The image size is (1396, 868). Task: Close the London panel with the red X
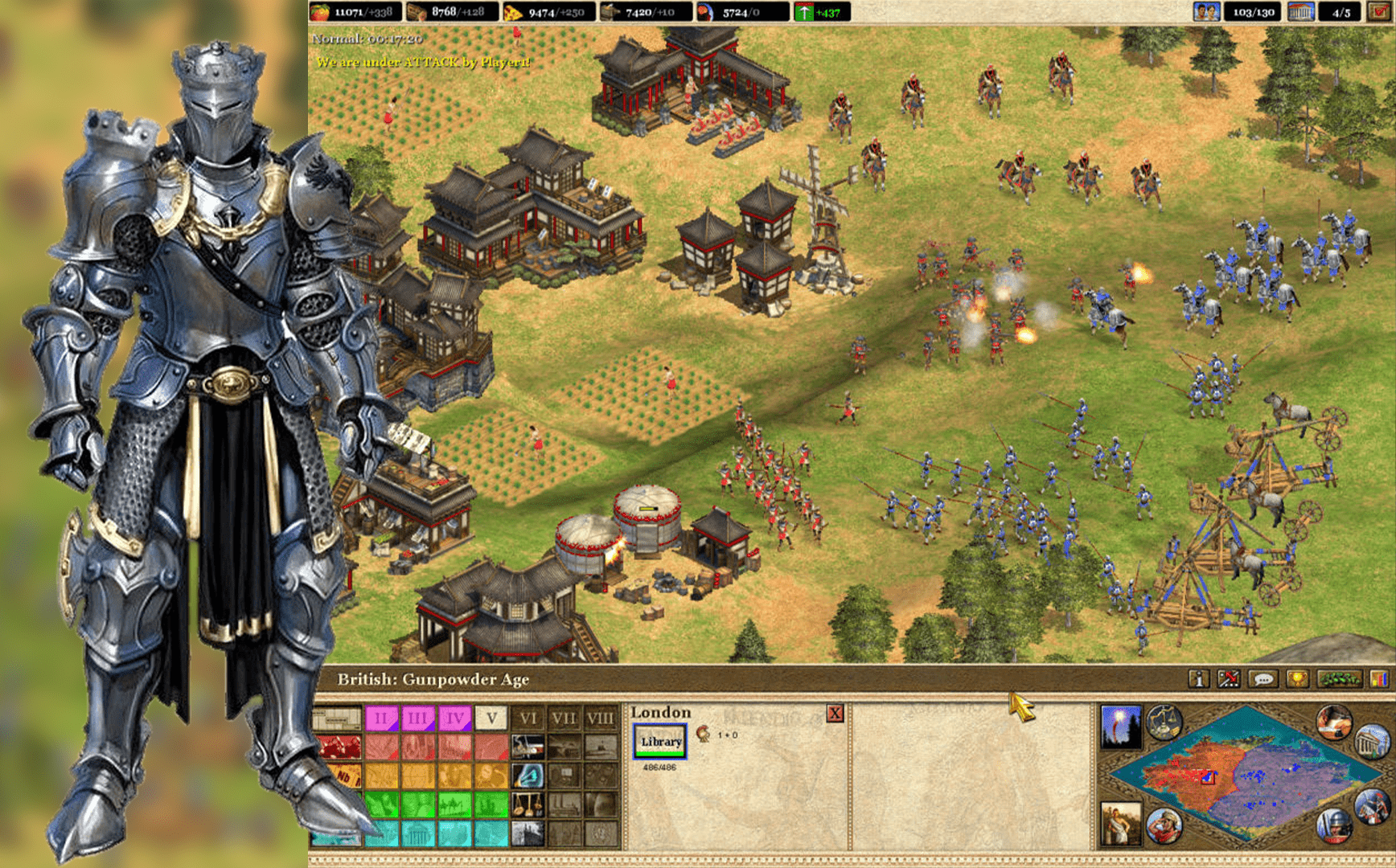pyautogui.click(x=835, y=713)
